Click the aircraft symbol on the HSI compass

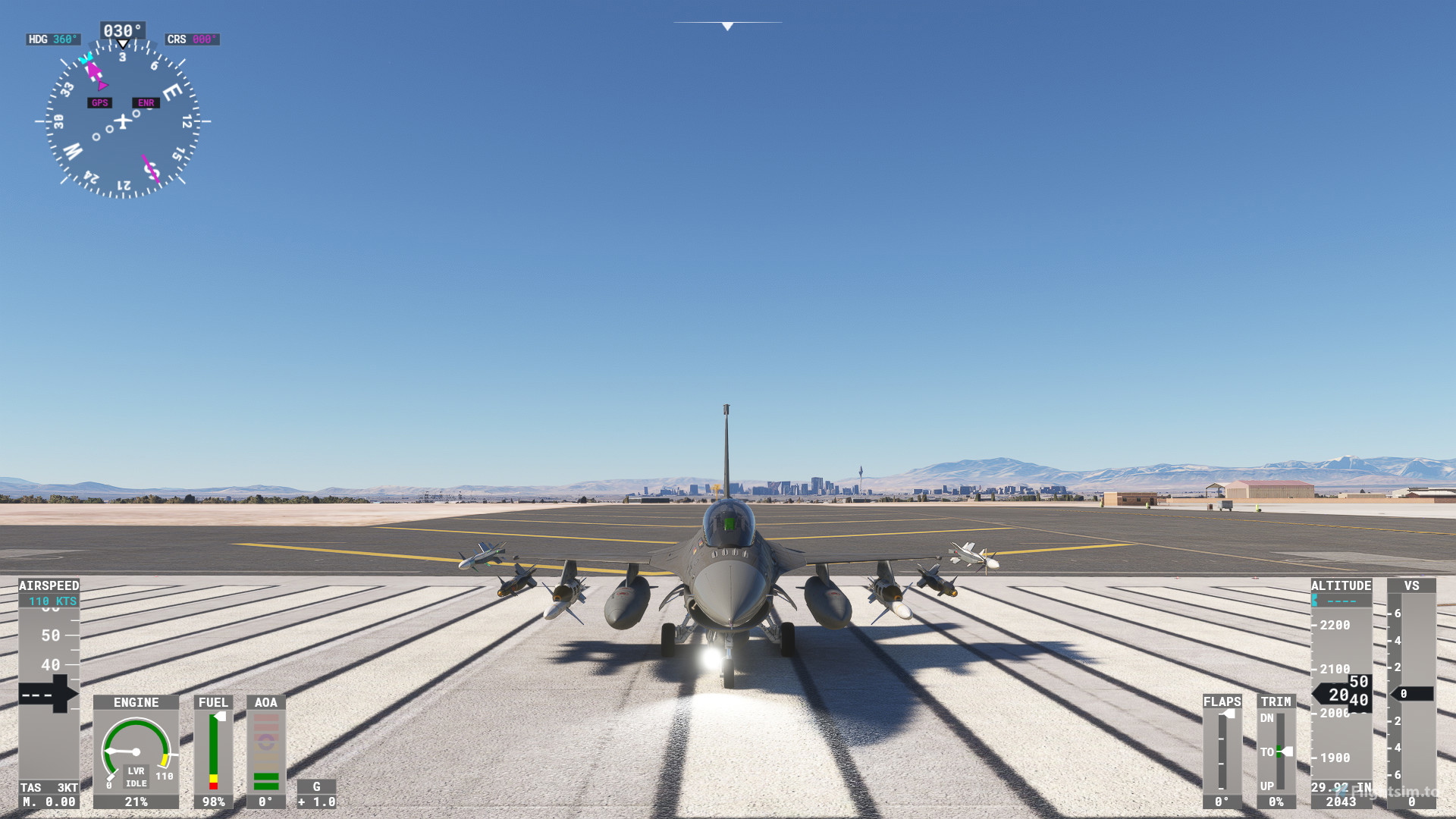pyautogui.click(x=121, y=121)
